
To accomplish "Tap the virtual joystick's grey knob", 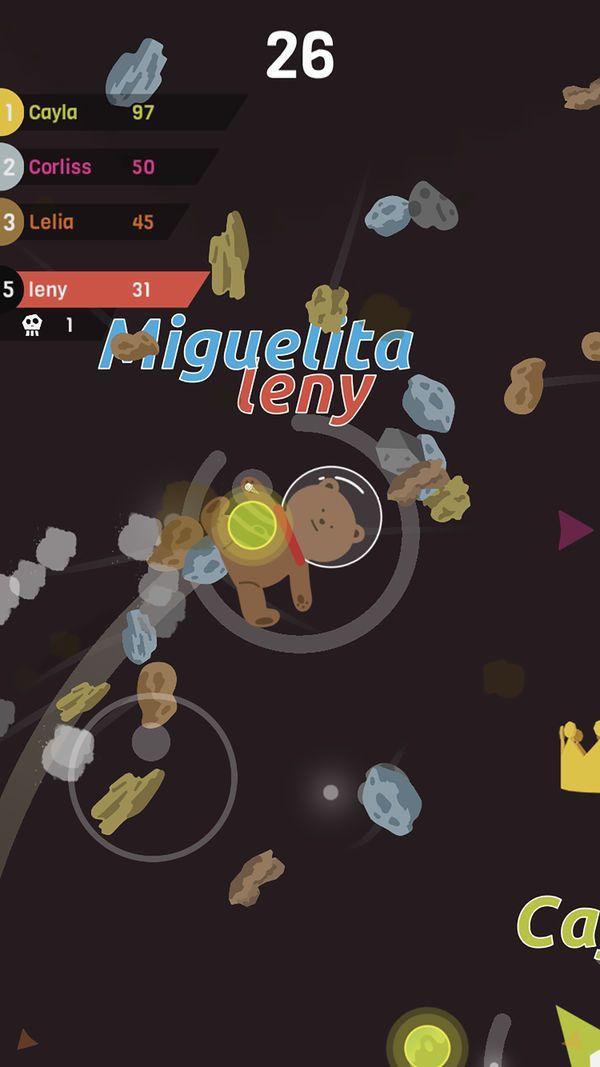I will (x=151, y=743).
